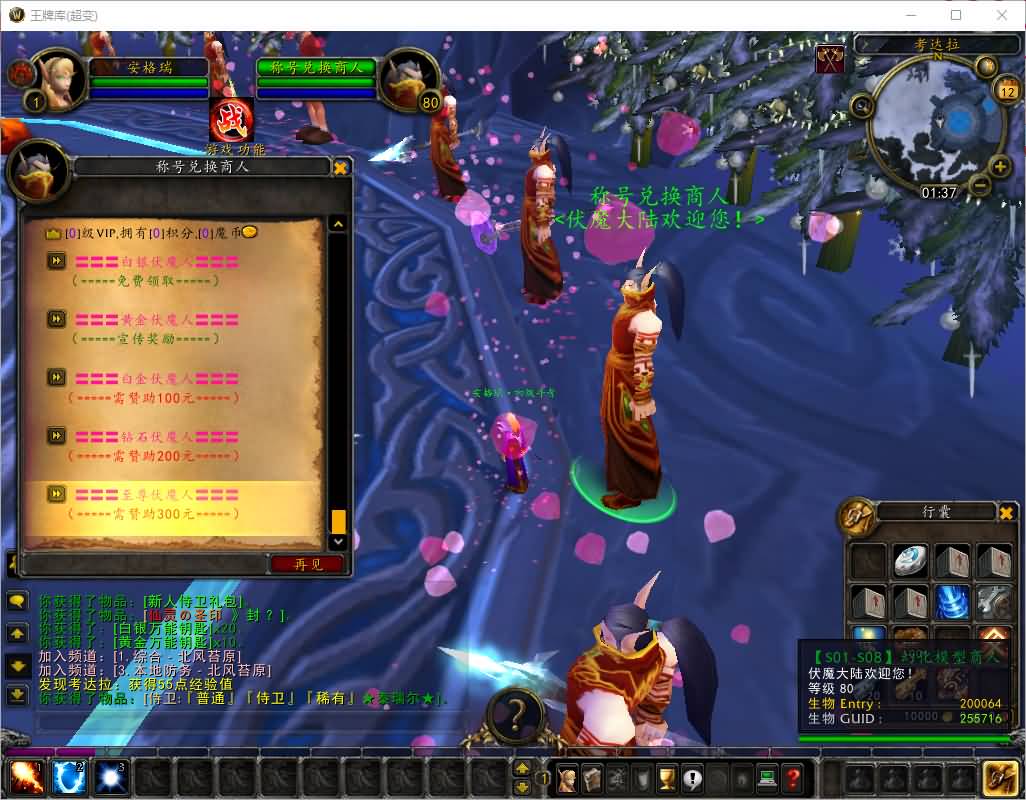The image size is (1026, 800).
Task: Choose the 黄金伏魔人 gossip option
Action: click(156, 320)
